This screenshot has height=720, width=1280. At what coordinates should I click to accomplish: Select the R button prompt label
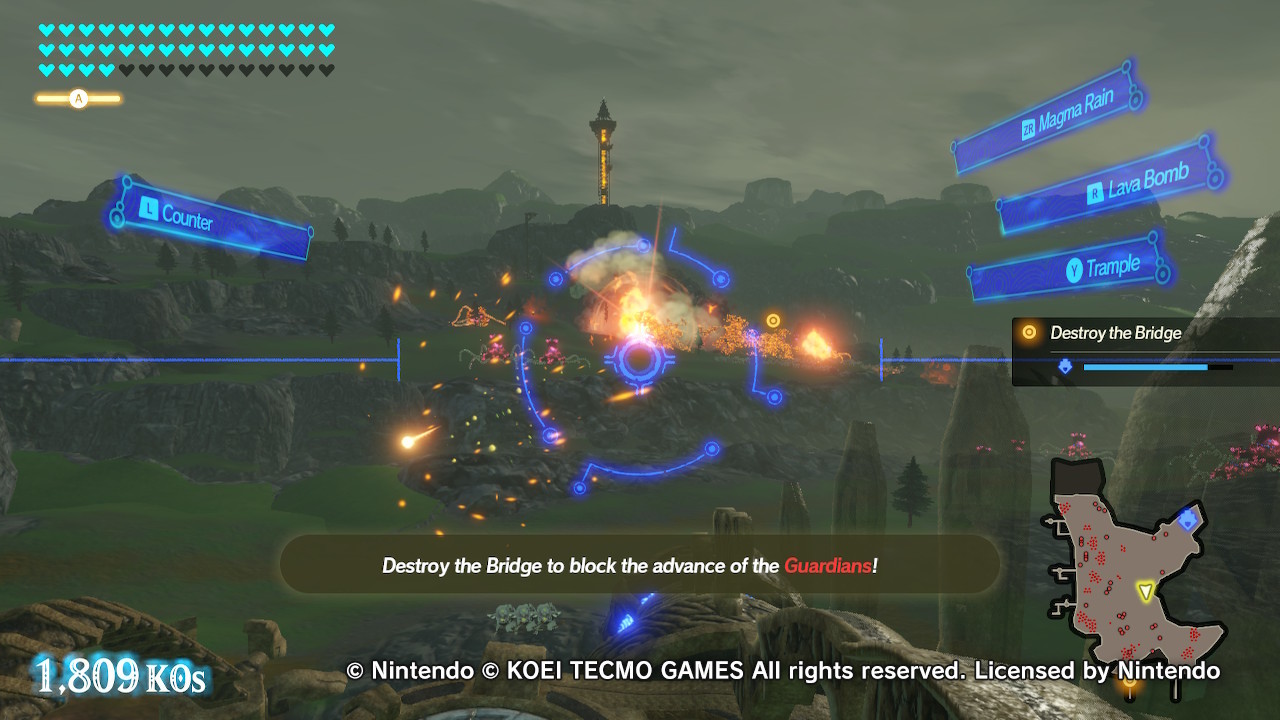click(x=1095, y=192)
